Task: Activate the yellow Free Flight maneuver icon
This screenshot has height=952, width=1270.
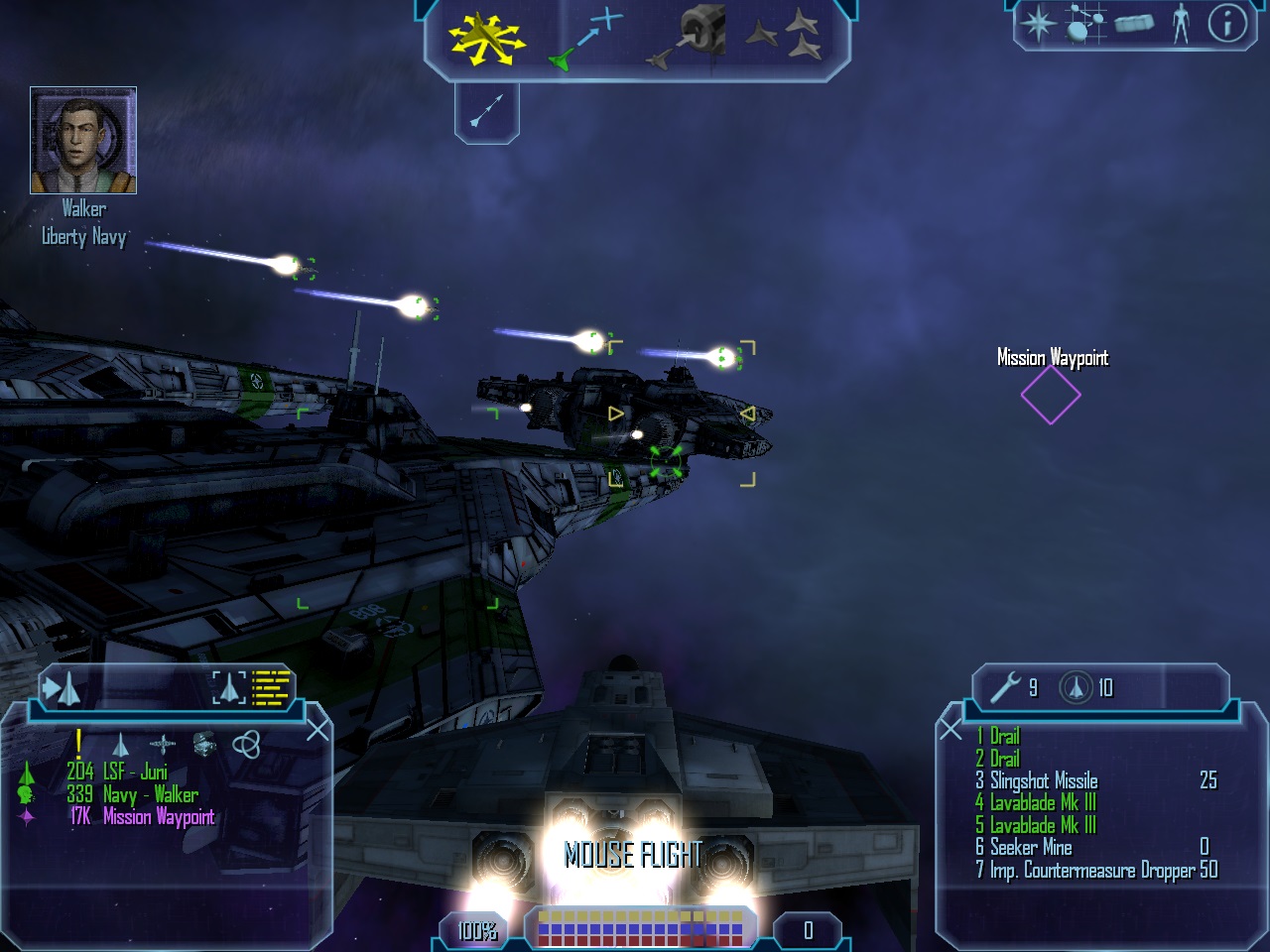Action: pos(486,39)
